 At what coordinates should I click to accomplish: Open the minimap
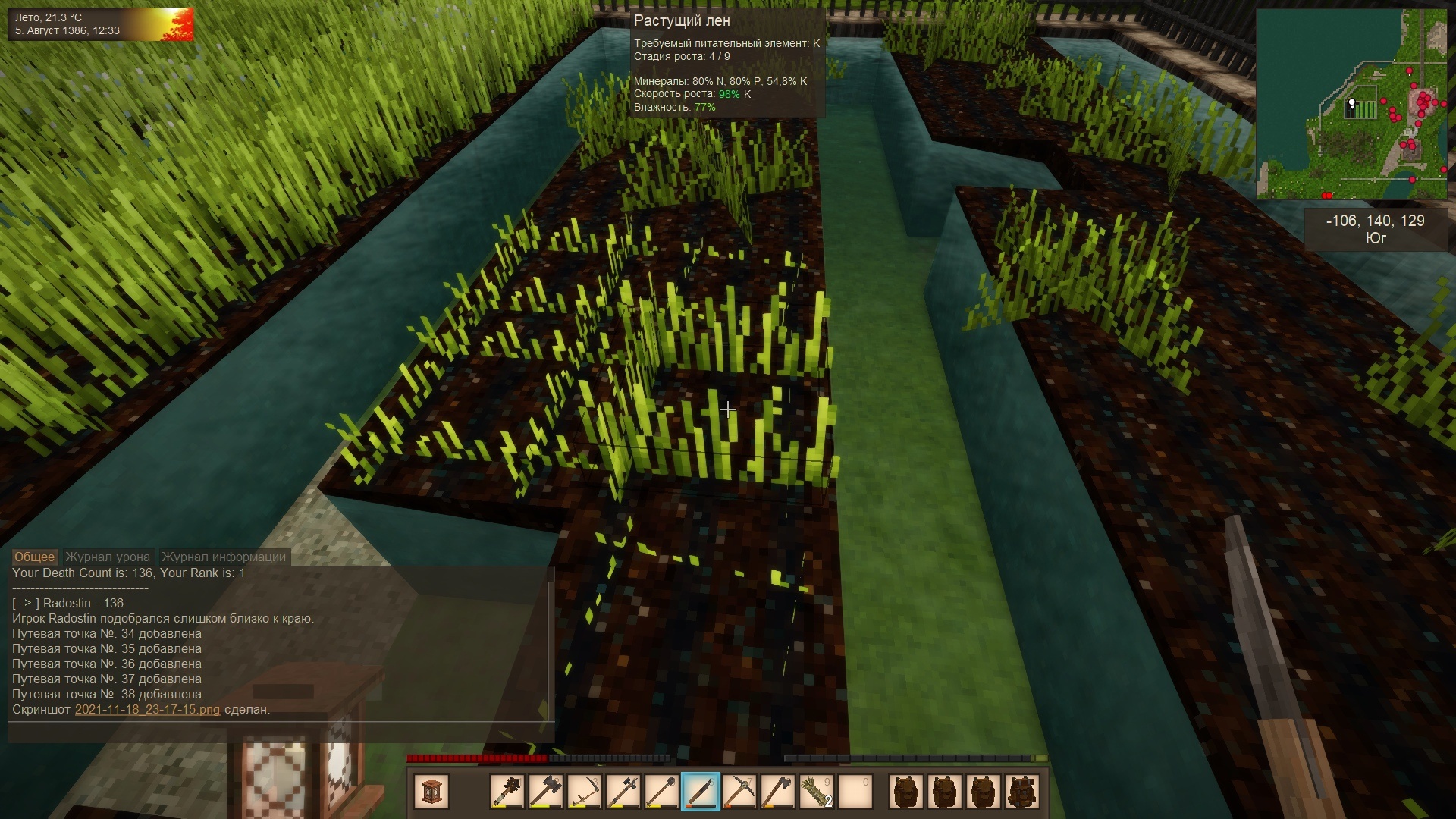click(1351, 104)
